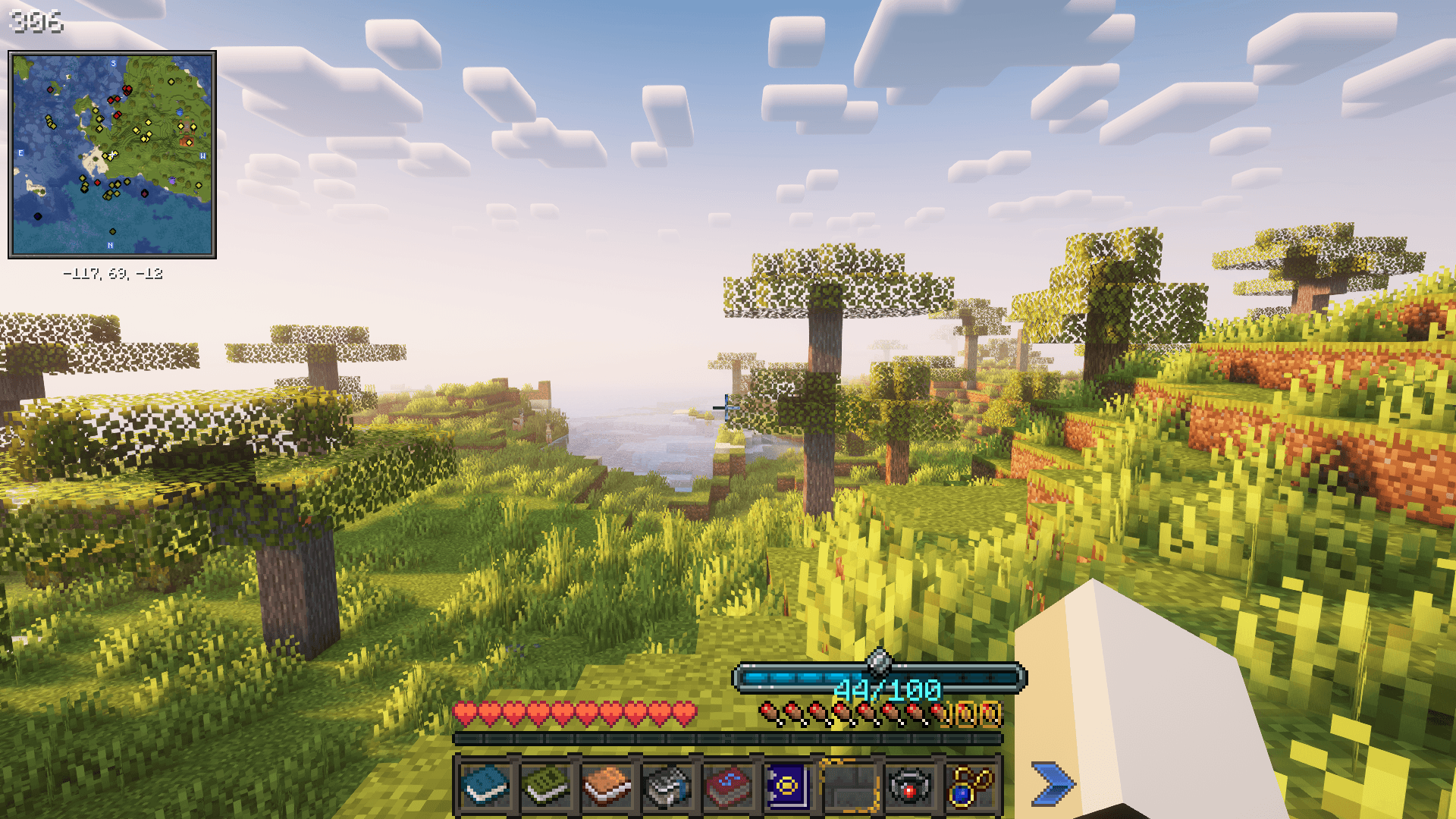Click the leftmost heart in the health bar
This screenshot has height=819, width=1456.
(x=463, y=714)
